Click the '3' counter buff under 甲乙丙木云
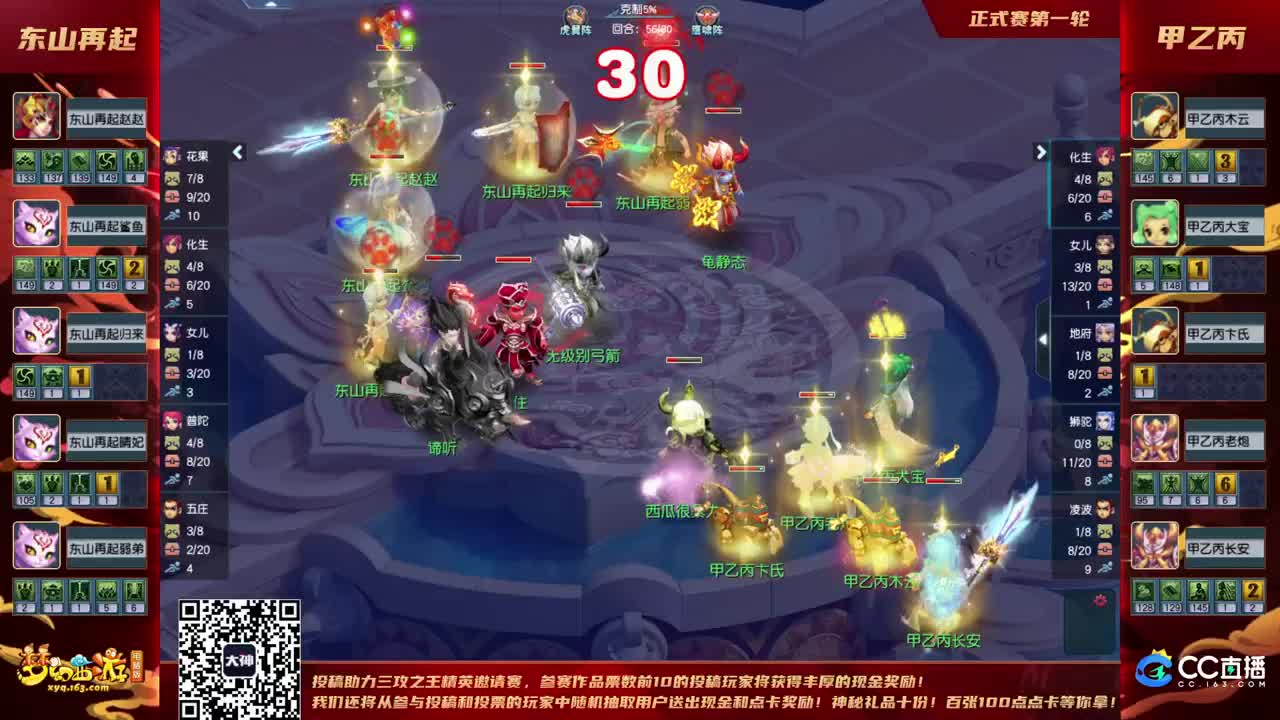1280x720 pixels. point(1223,161)
